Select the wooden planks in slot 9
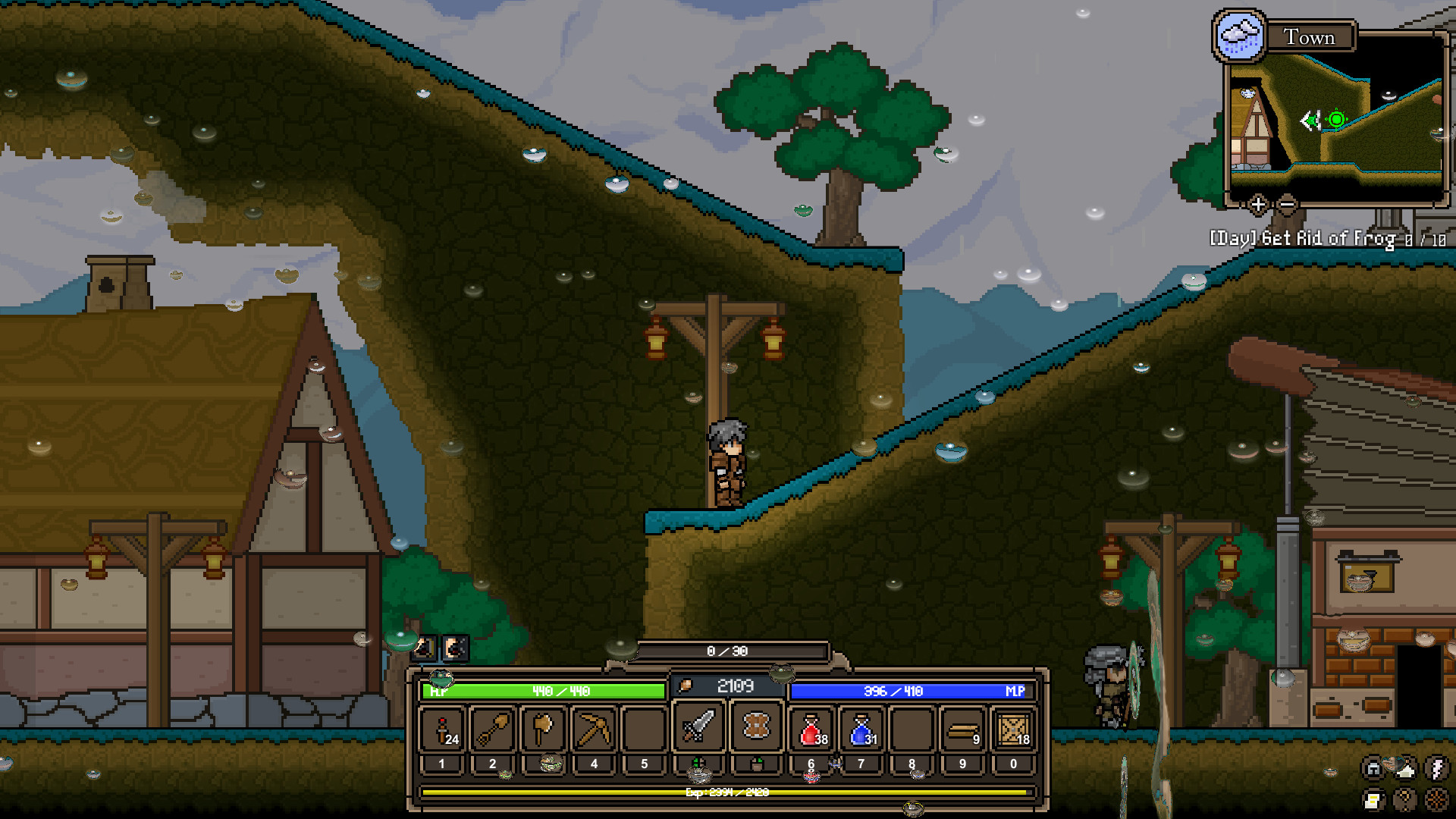Viewport: 1456px width, 819px height. [x=962, y=729]
